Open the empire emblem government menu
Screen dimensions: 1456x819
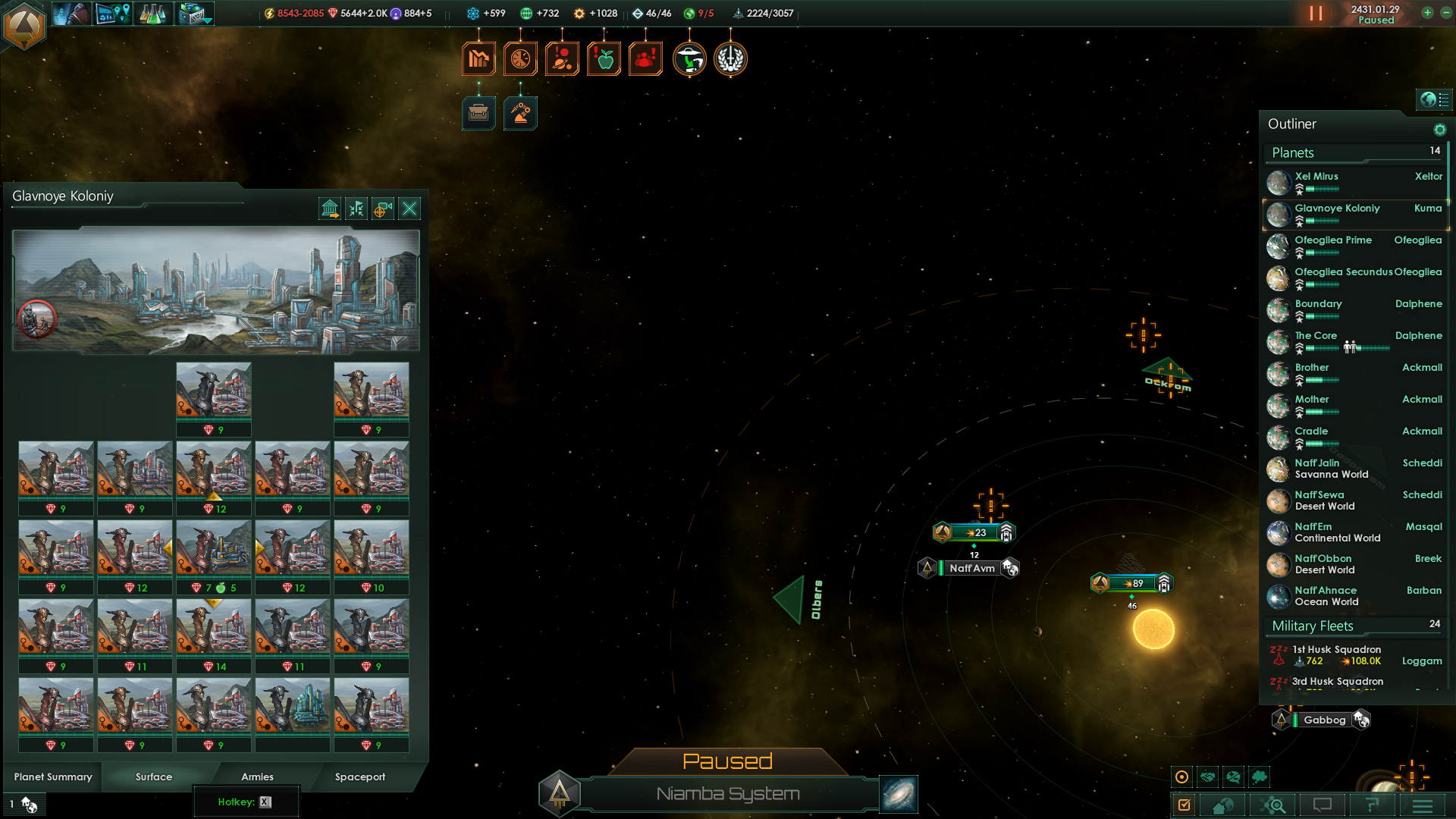click(24, 26)
